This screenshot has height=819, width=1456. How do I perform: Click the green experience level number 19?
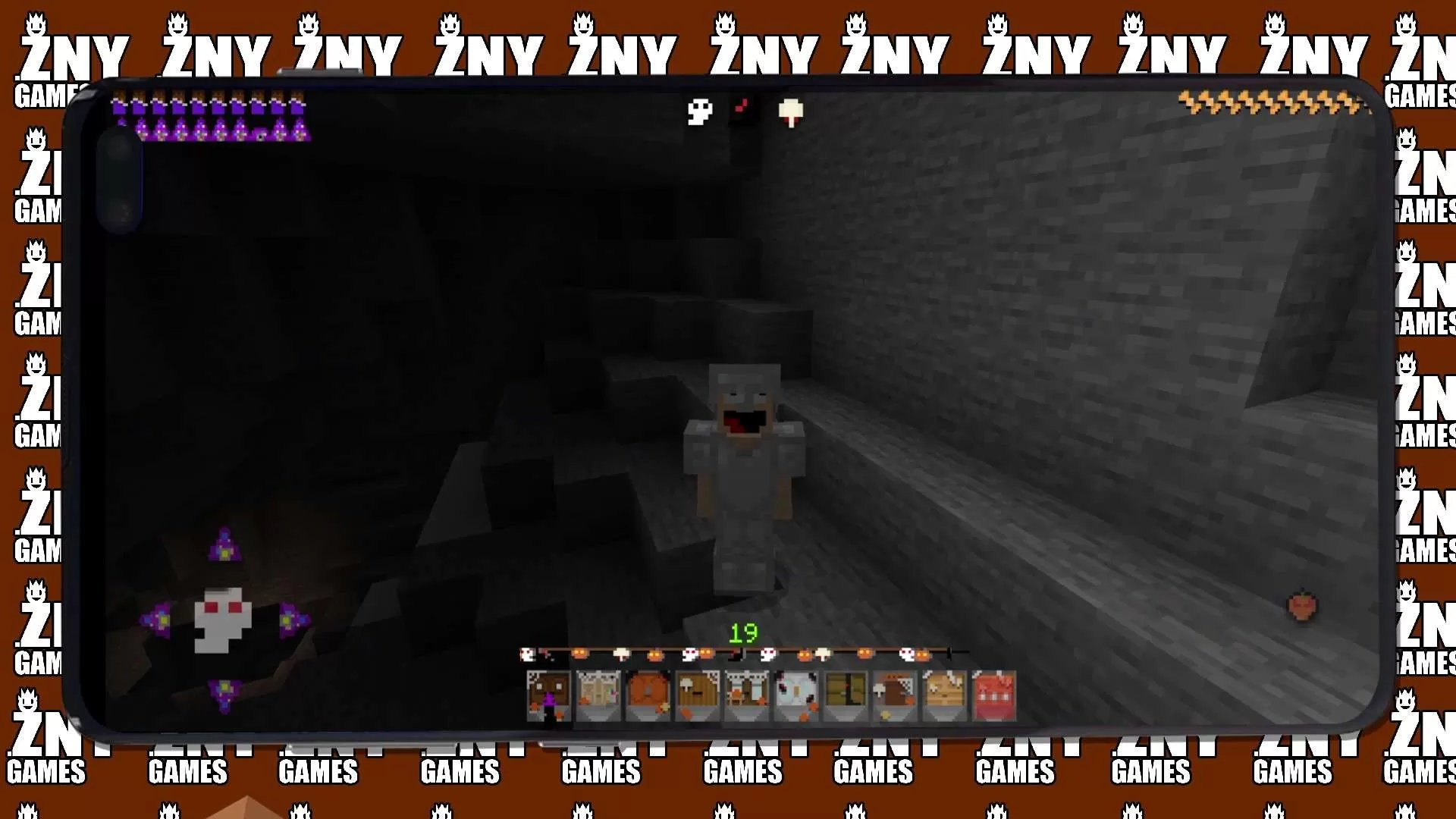point(744,630)
